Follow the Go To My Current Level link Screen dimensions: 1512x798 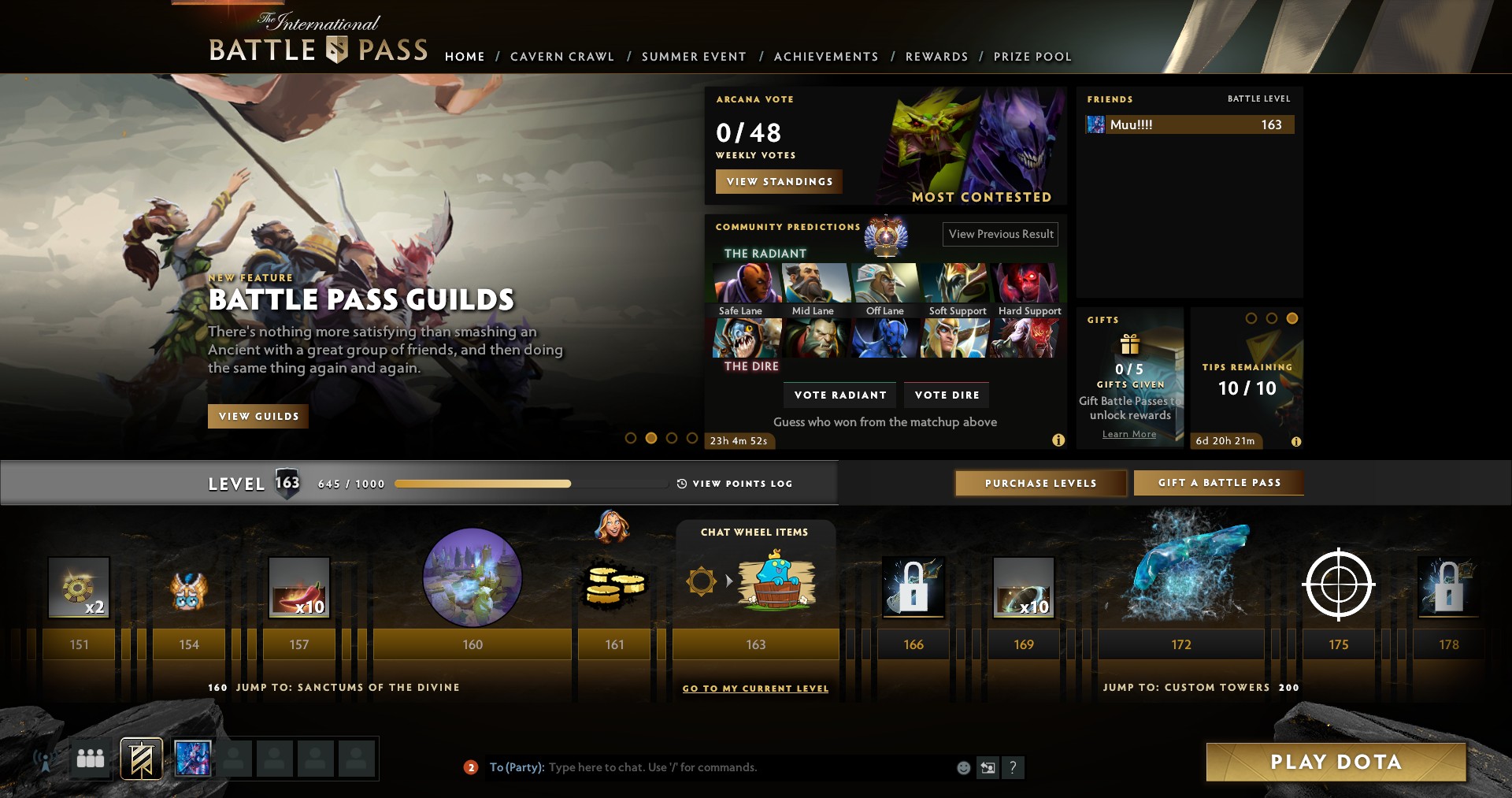pos(755,688)
